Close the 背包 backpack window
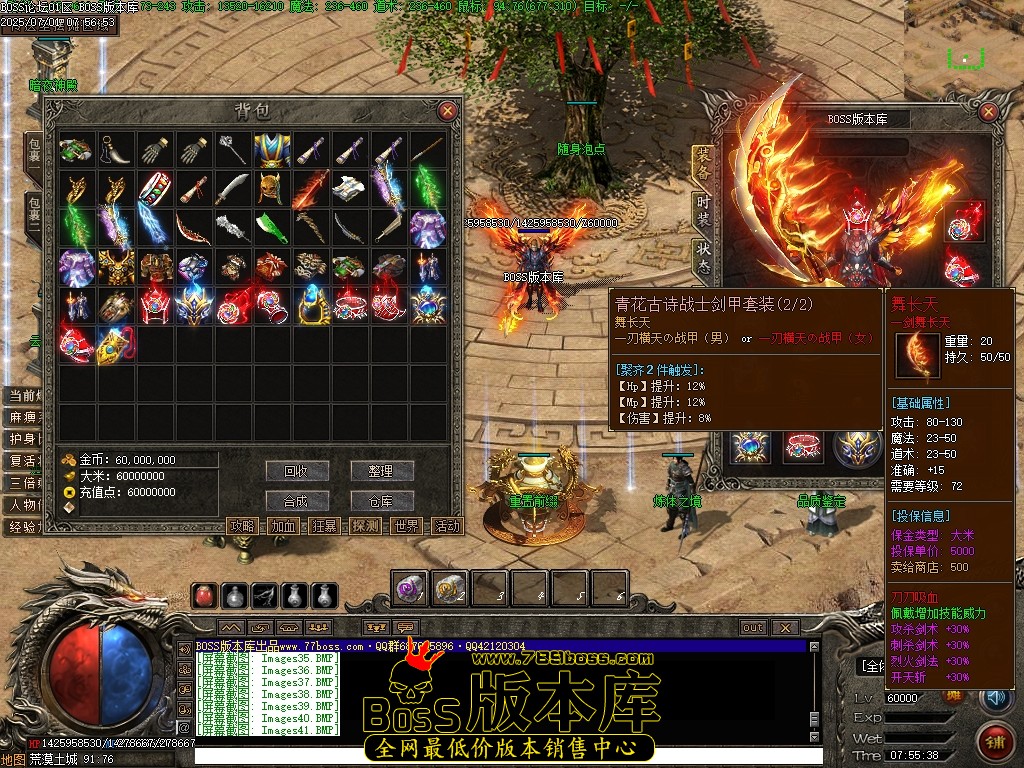The image size is (1024, 768). click(x=447, y=111)
